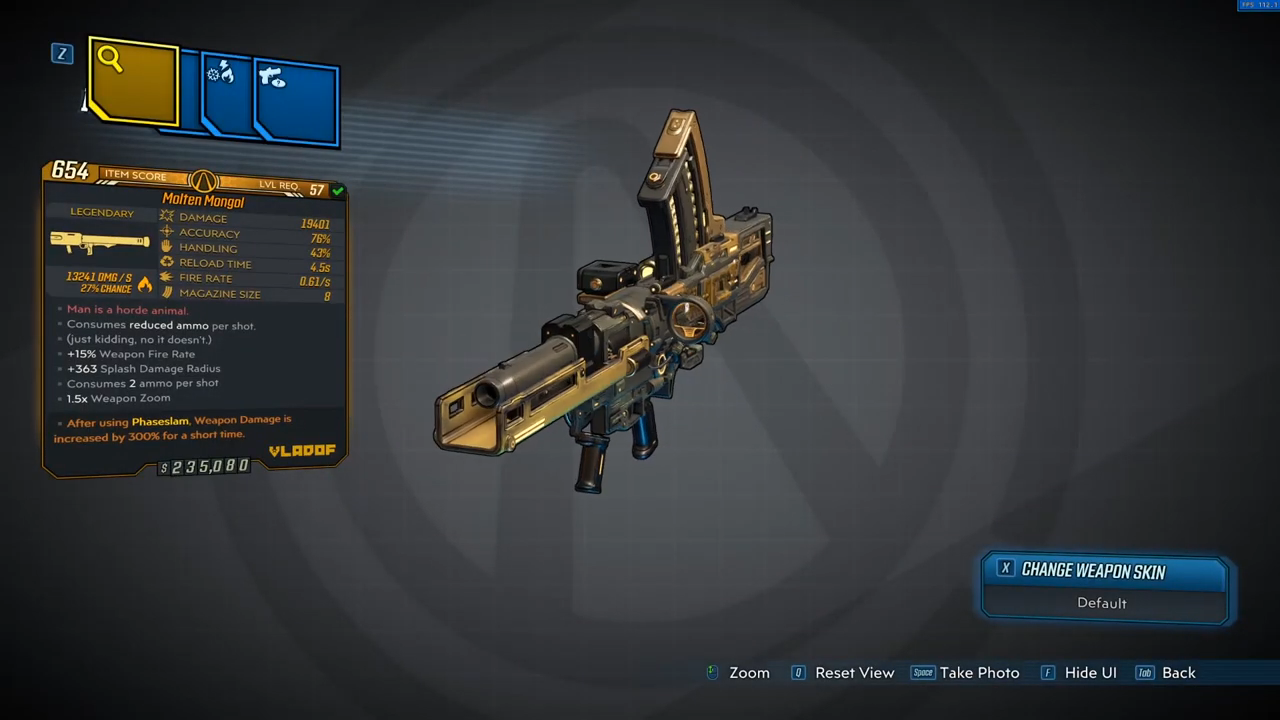Select the magnifying glass inspect tab
The image size is (1280, 720).
(133, 82)
